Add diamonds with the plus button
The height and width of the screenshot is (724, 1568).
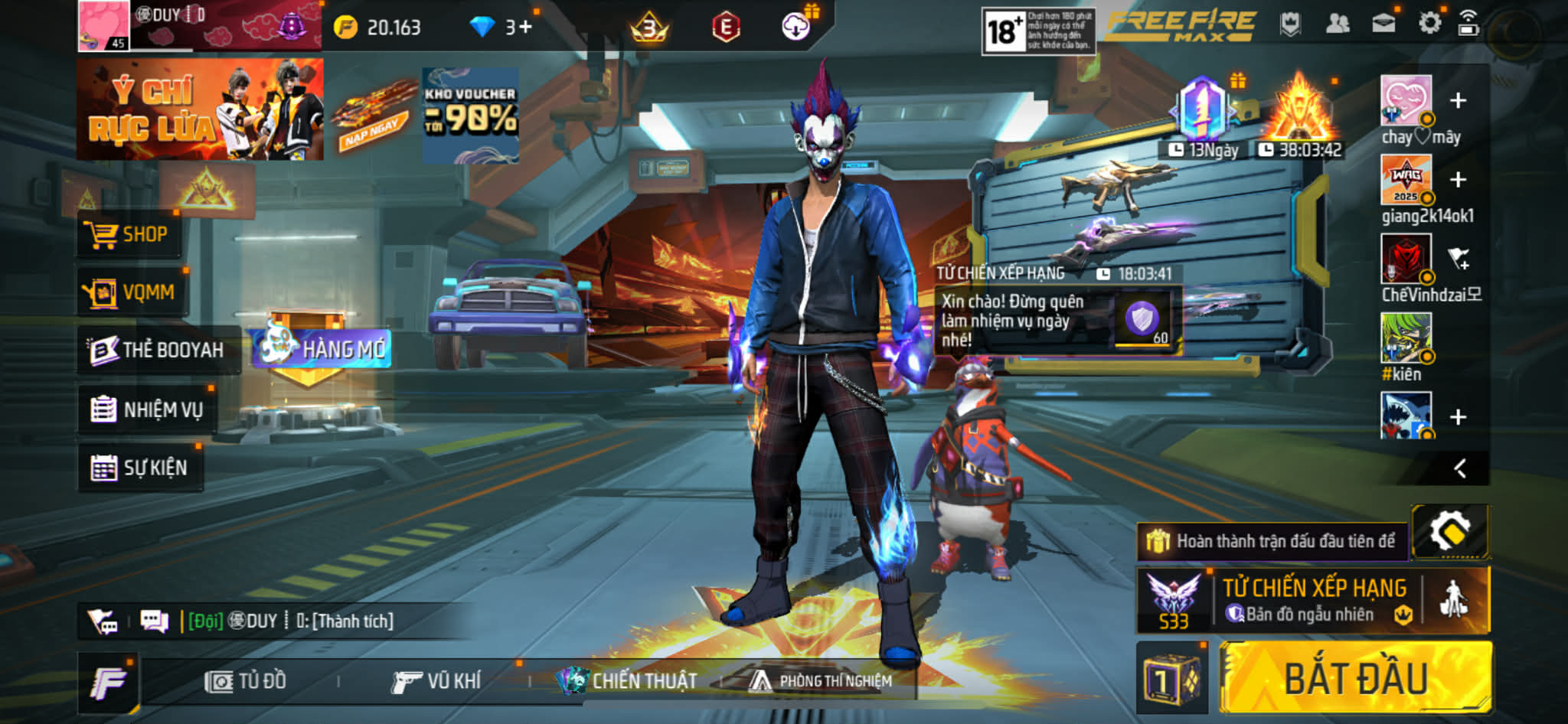tap(524, 28)
